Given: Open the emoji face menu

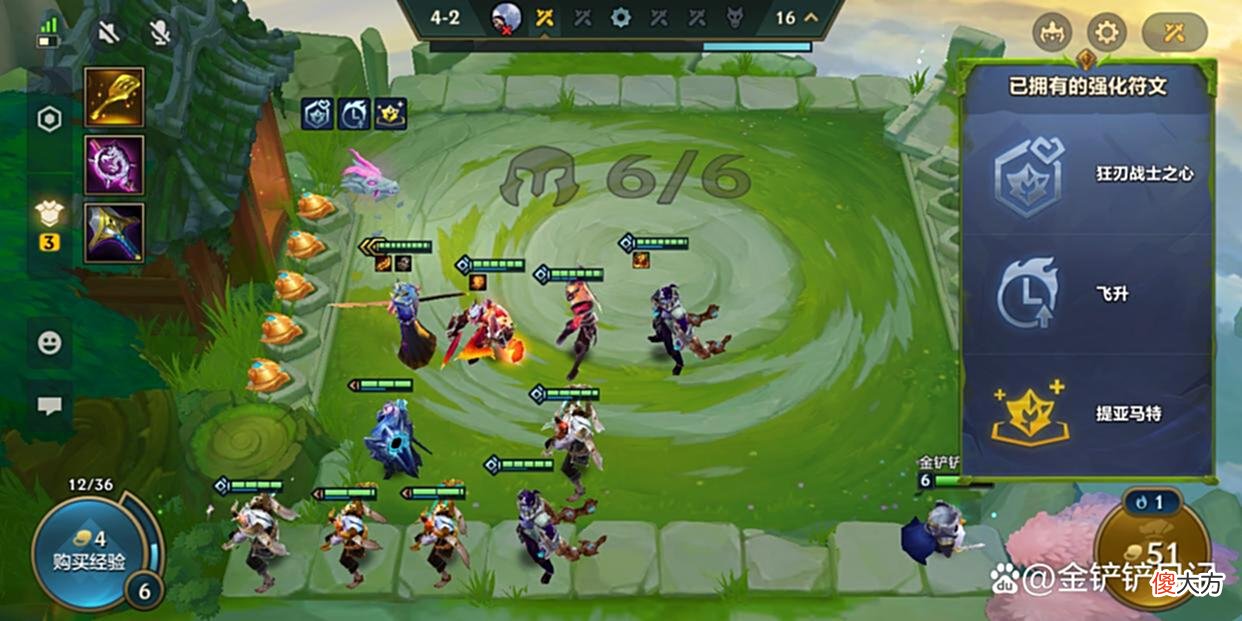Looking at the screenshot, I should point(49,343).
